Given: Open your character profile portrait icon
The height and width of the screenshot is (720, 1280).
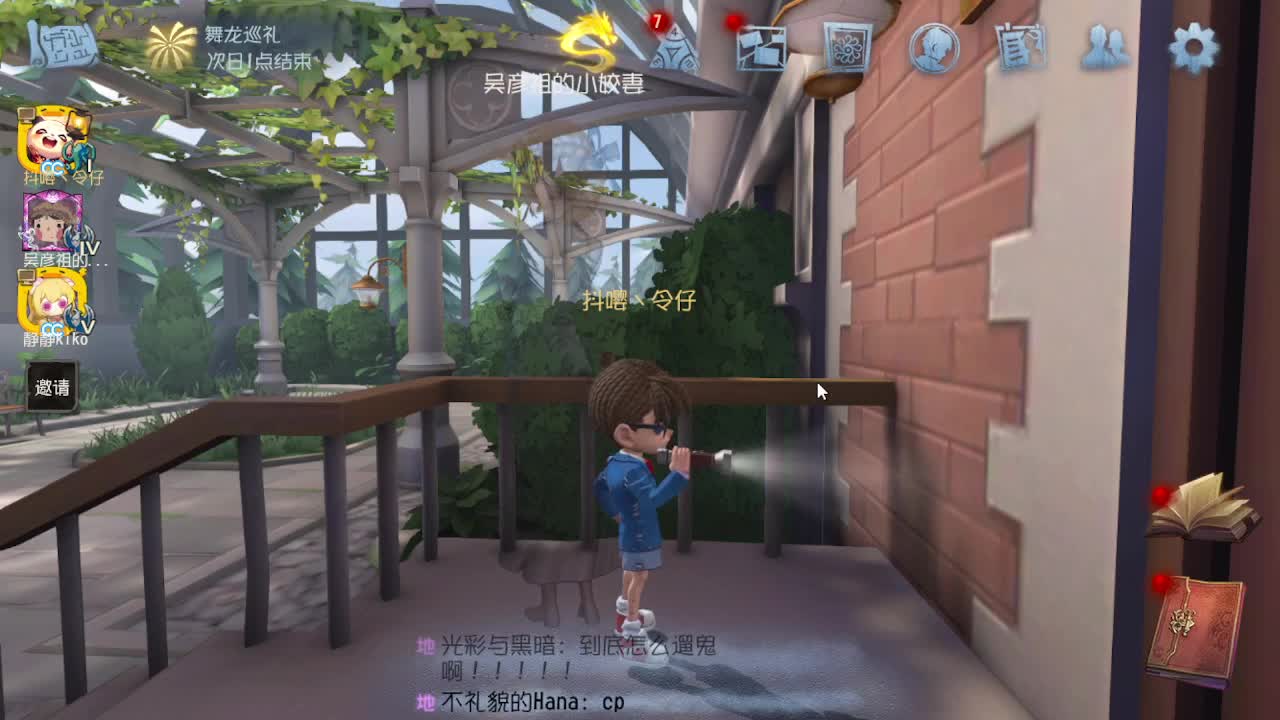Looking at the screenshot, I should [932, 48].
